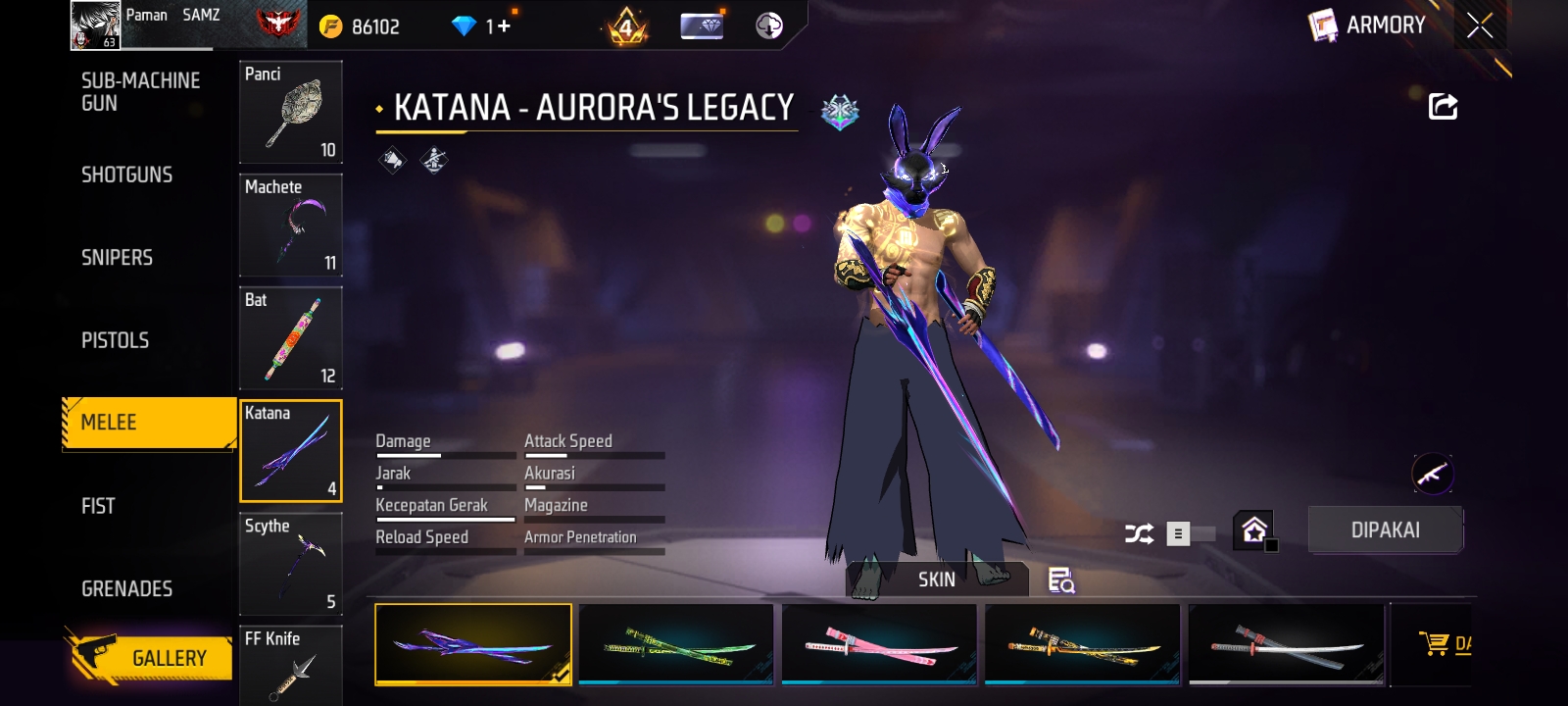Select the FF Knife tile
Viewport: 1568px width, 706px height.
291,667
